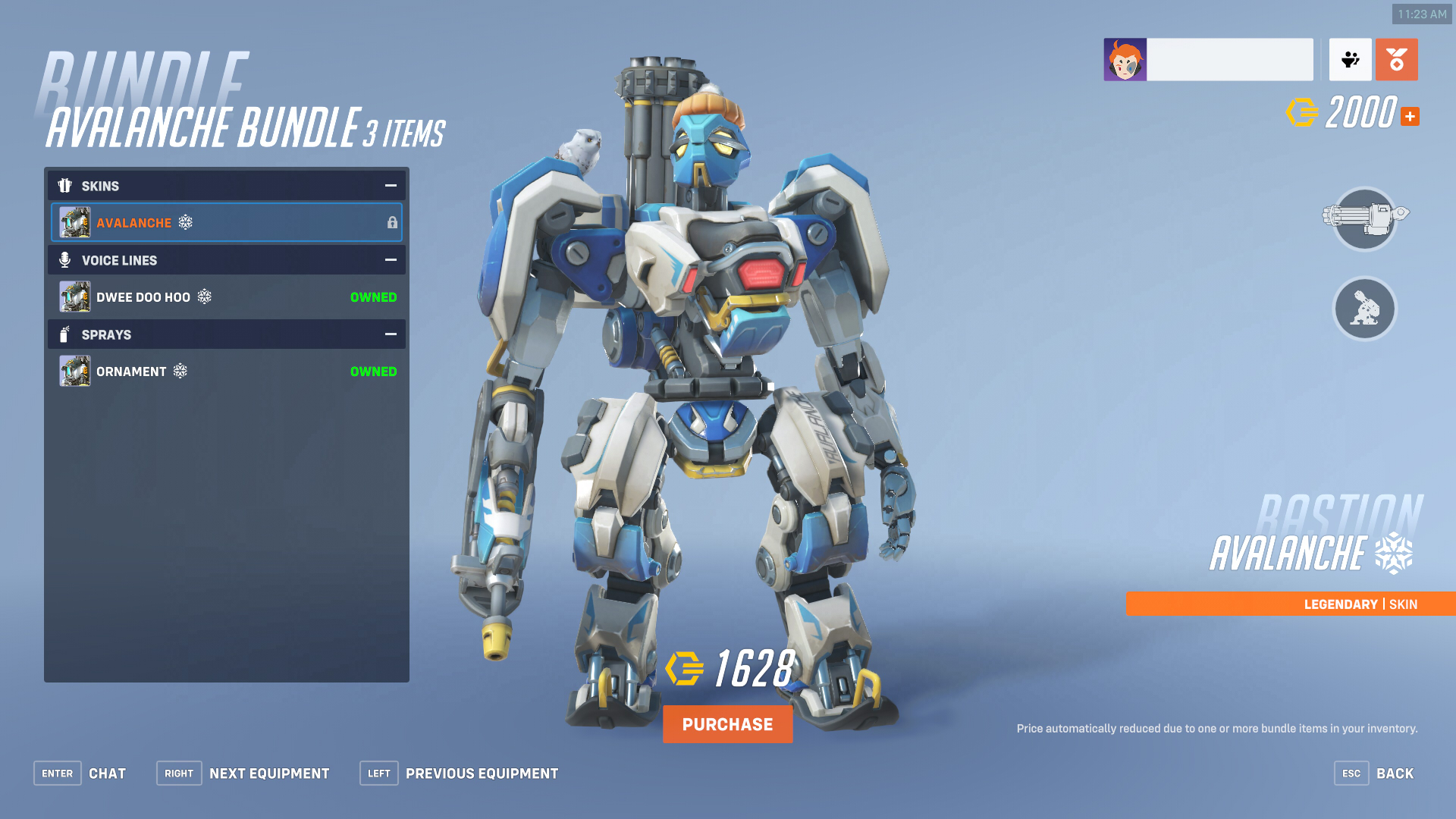
Task: Open your player profile avatar
Action: pos(1126,59)
